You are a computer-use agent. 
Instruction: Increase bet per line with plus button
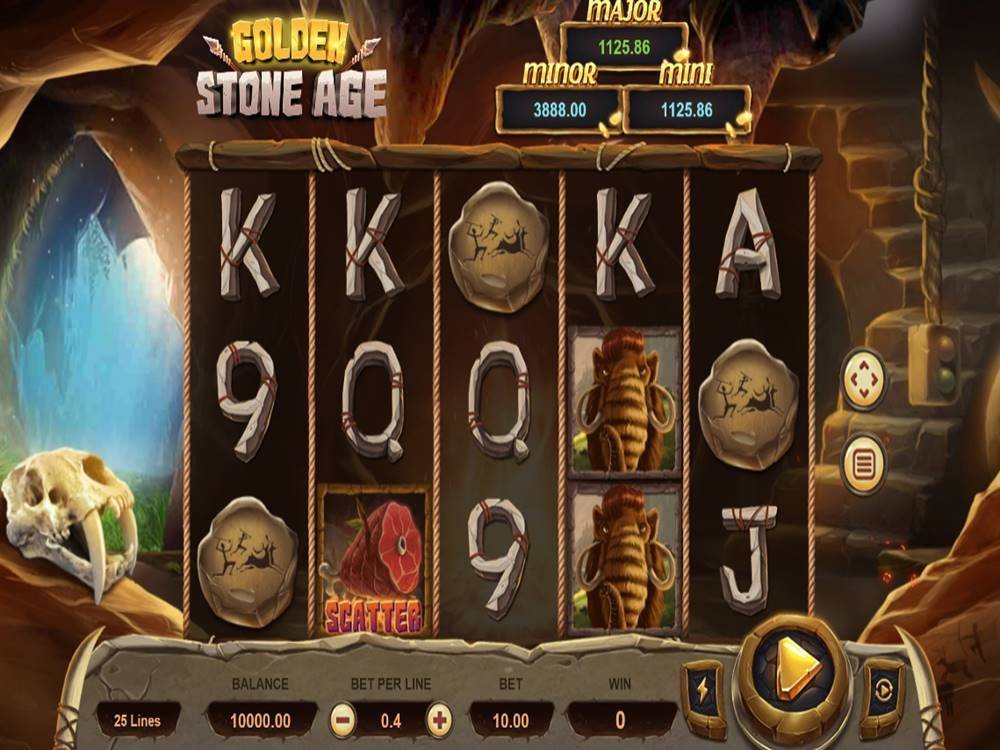(439, 719)
